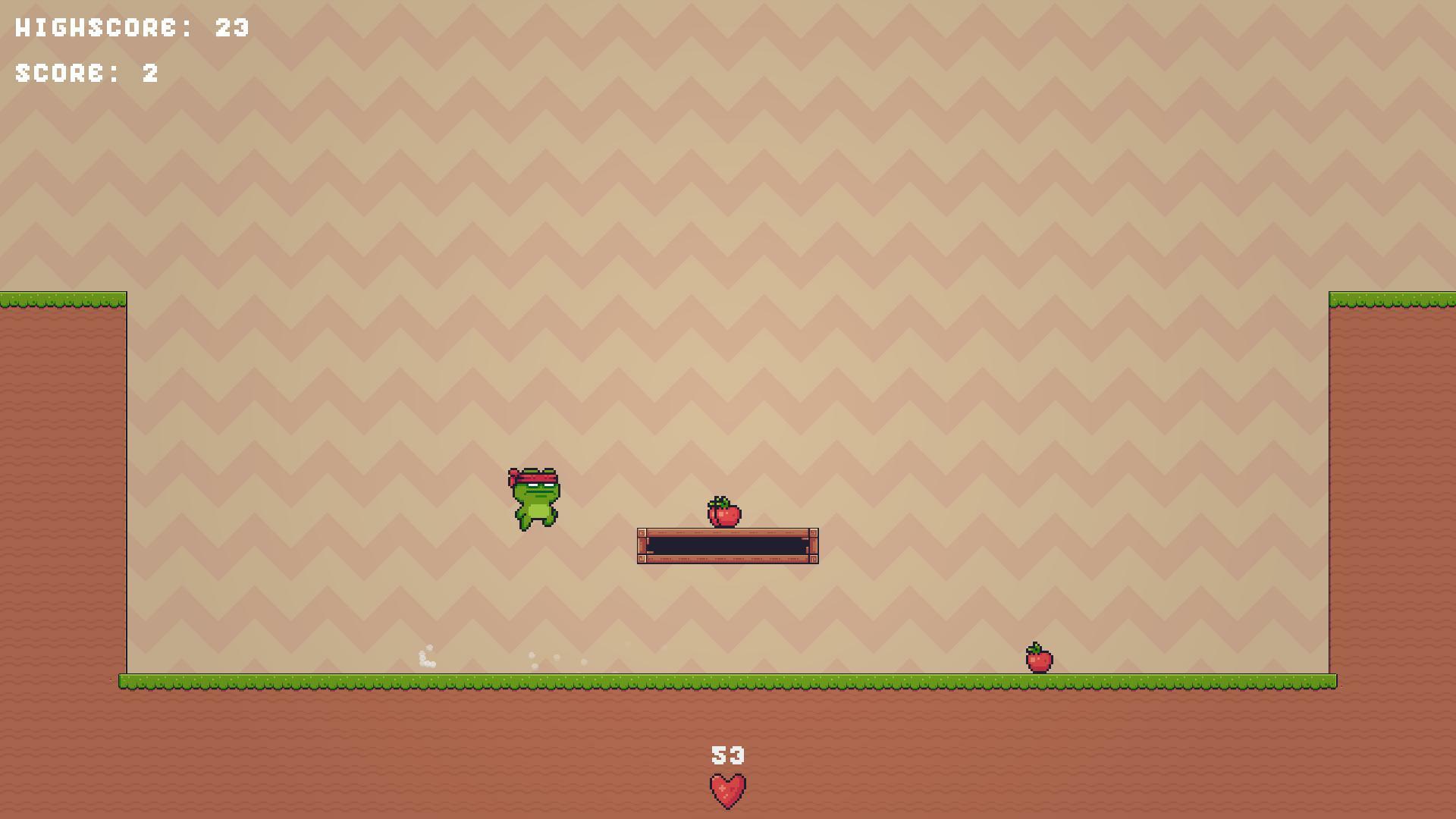Screen dimensions: 1456x819
Task: Click the apple on the ground
Action: click(1038, 661)
